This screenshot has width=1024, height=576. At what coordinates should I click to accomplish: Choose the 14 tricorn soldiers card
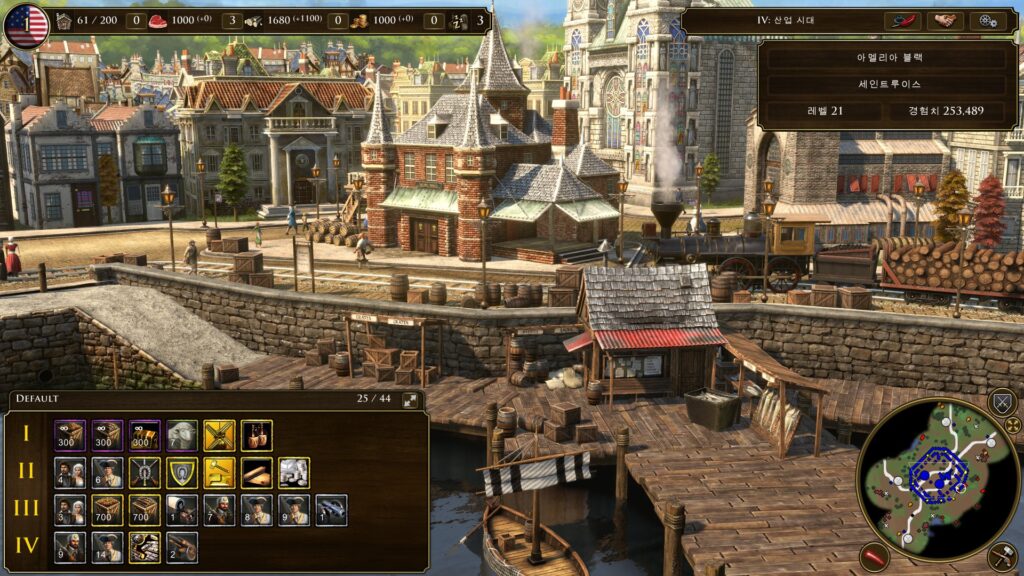(107, 547)
